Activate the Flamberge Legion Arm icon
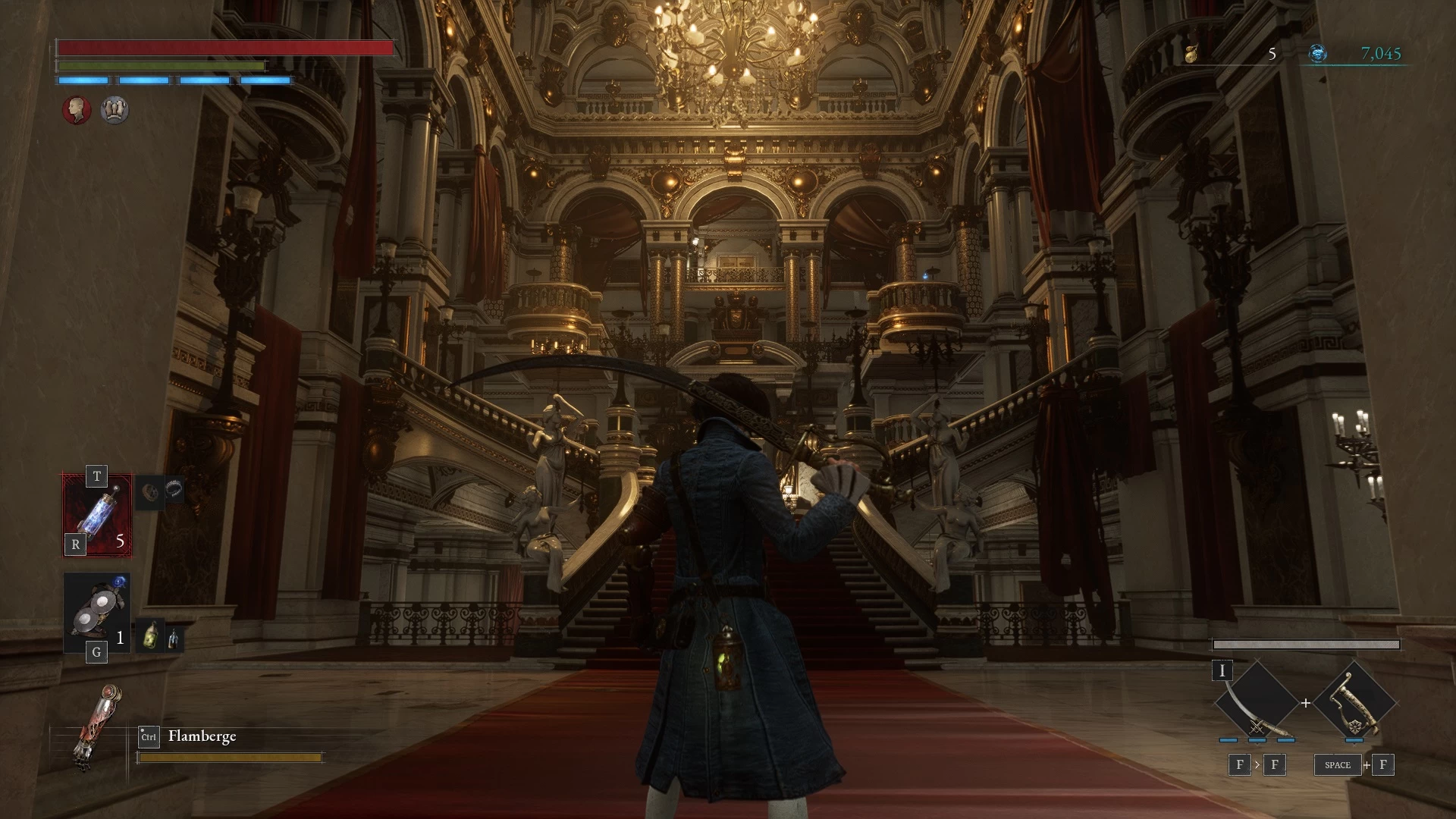1456x819 pixels. click(x=96, y=726)
